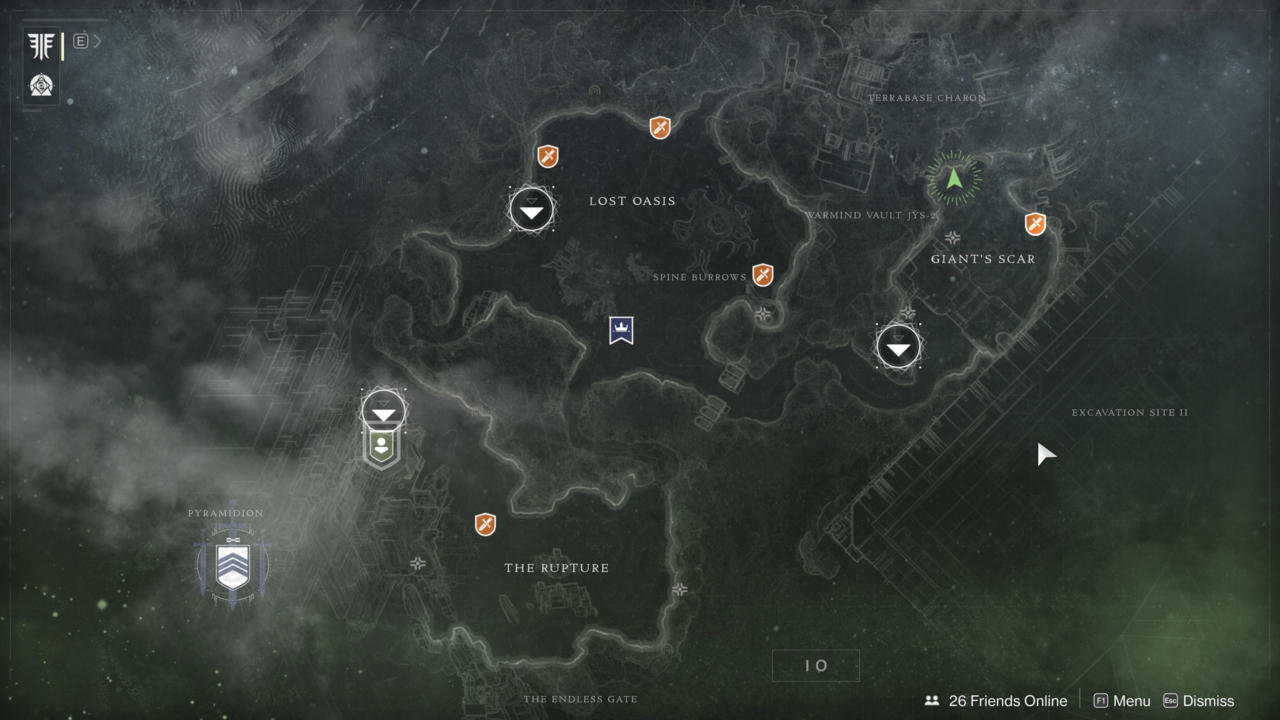Open the Ghost icon below the emblem
1280x720 pixels.
tap(42, 85)
